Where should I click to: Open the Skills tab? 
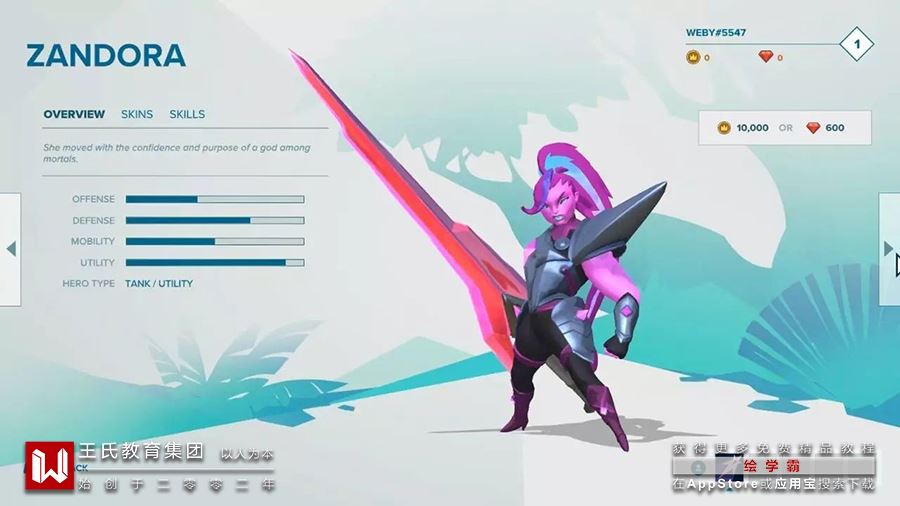187,114
